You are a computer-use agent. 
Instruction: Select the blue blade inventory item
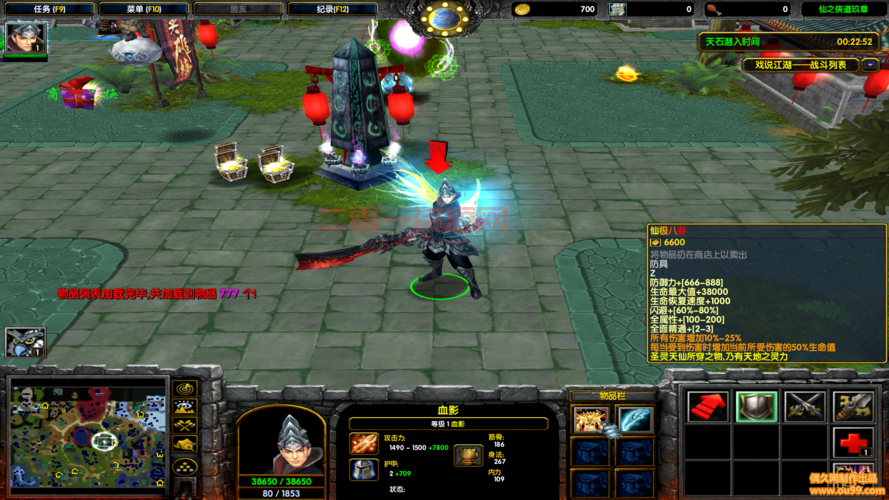click(635, 419)
